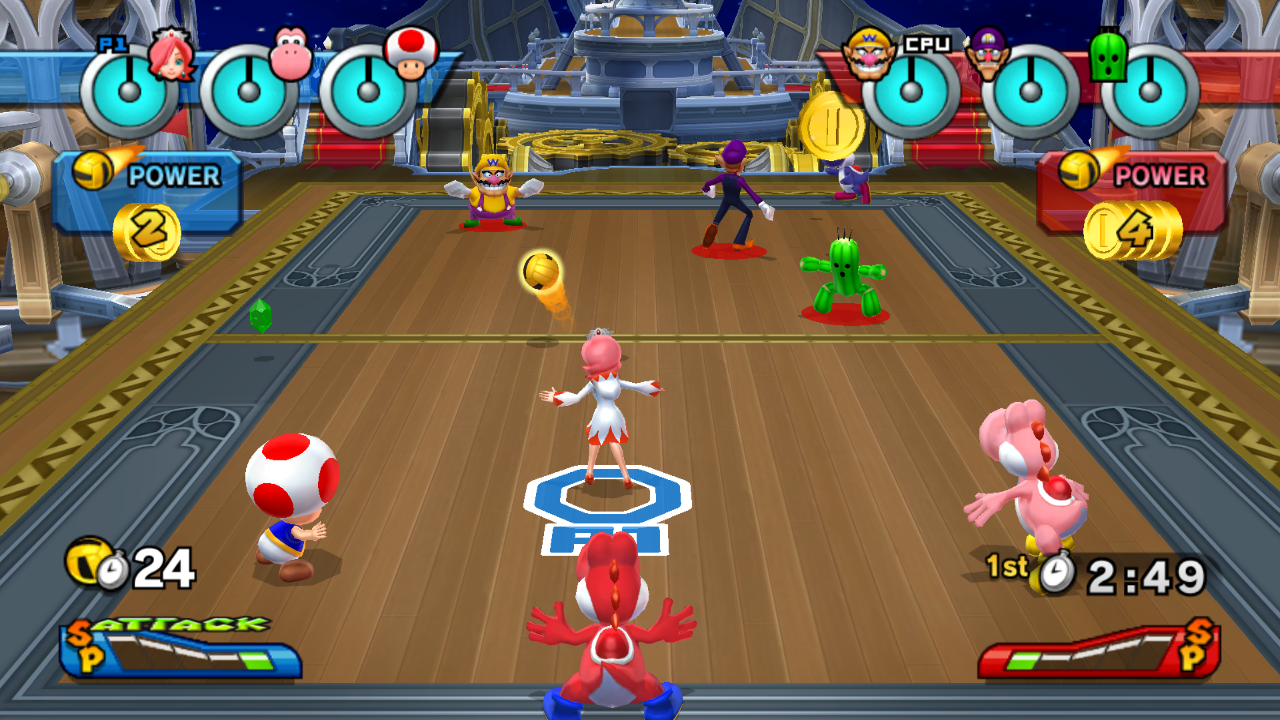Click the P1 label above Peach's portrait

click(112, 42)
